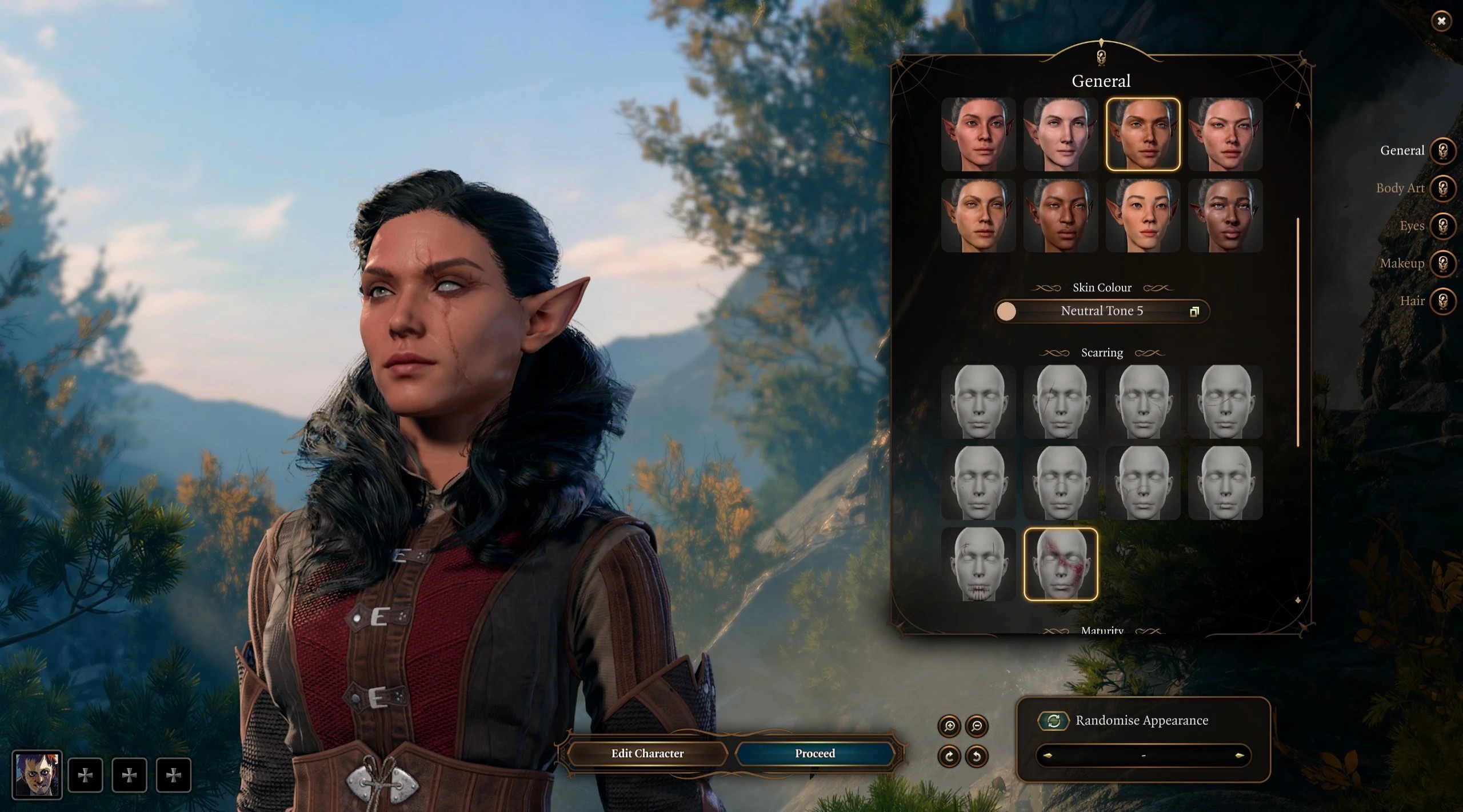Randomise the character's appearance

point(1053,721)
